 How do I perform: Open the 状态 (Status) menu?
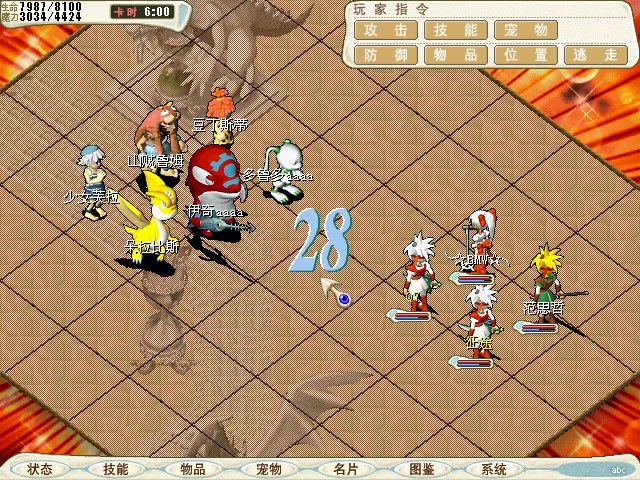coord(40,469)
